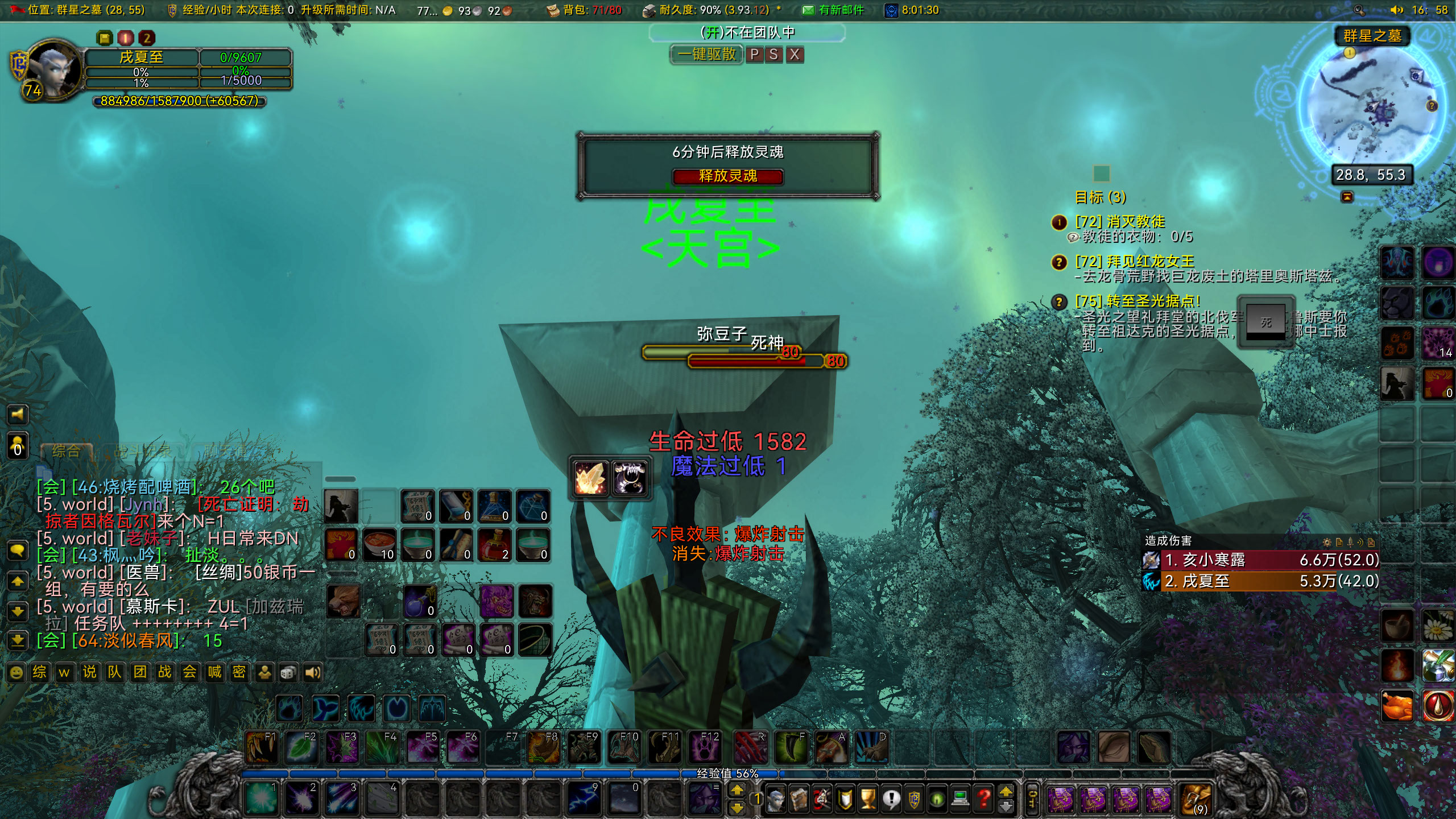Mute chat with the speaker icon

coord(312,673)
